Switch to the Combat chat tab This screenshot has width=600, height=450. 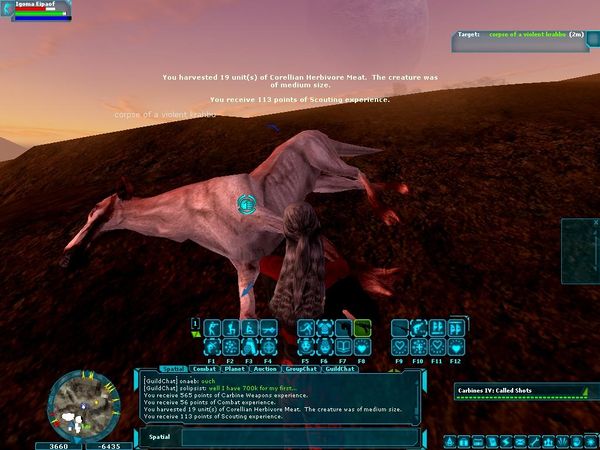pos(203,369)
